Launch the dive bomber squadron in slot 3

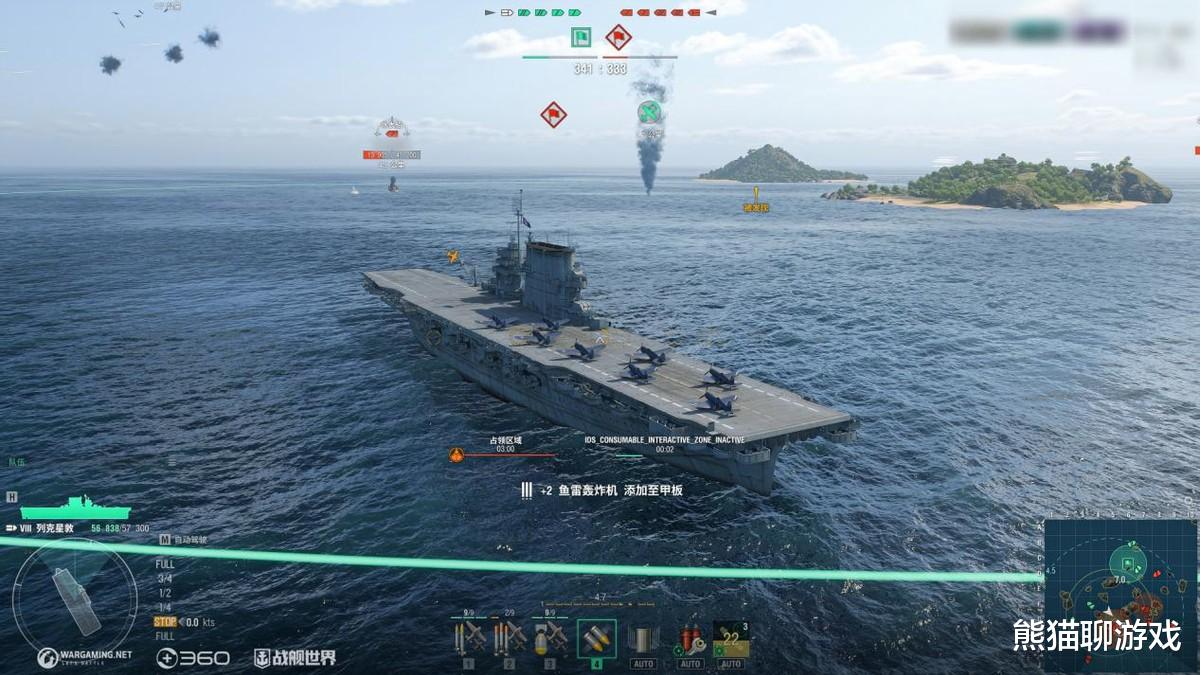point(550,637)
